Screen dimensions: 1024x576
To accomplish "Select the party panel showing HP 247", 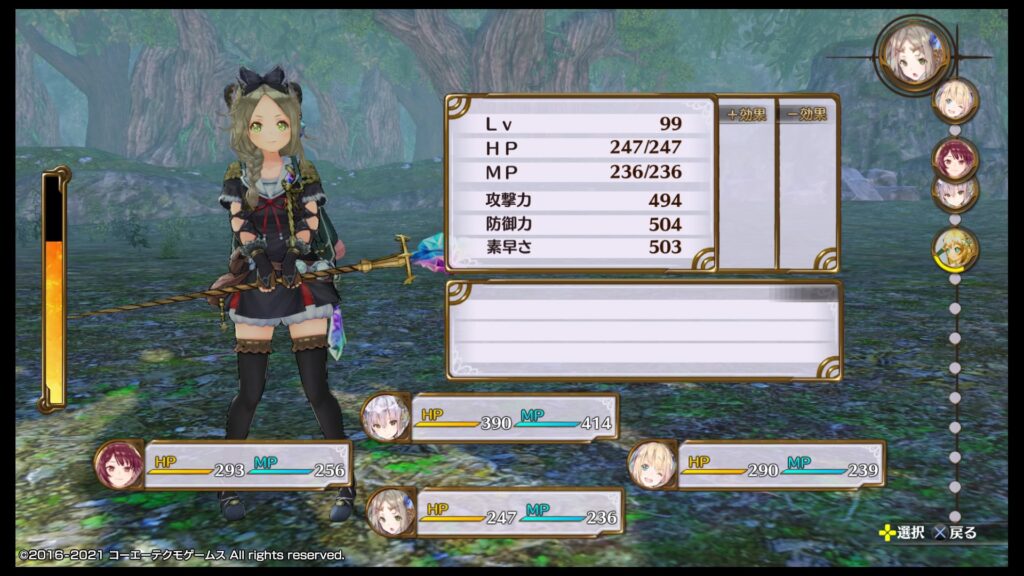I will 495,513.
